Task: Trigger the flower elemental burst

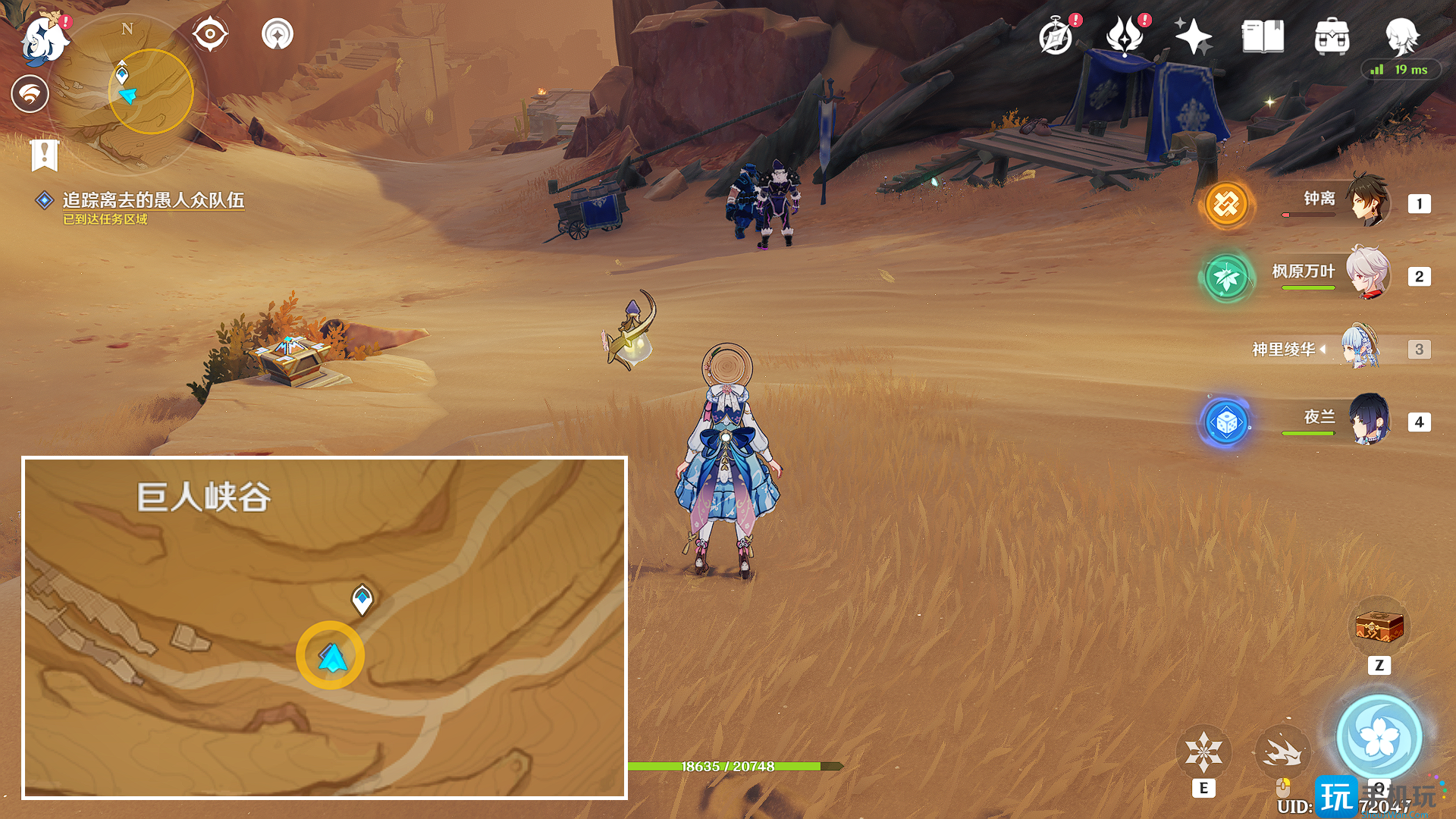Action: (1379, 737)
